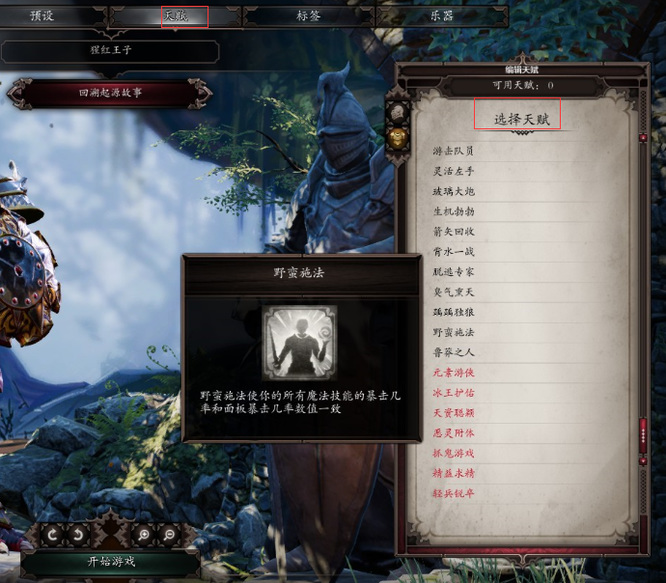
Task: Open the 标签 tab
Action: pos(309,16)
